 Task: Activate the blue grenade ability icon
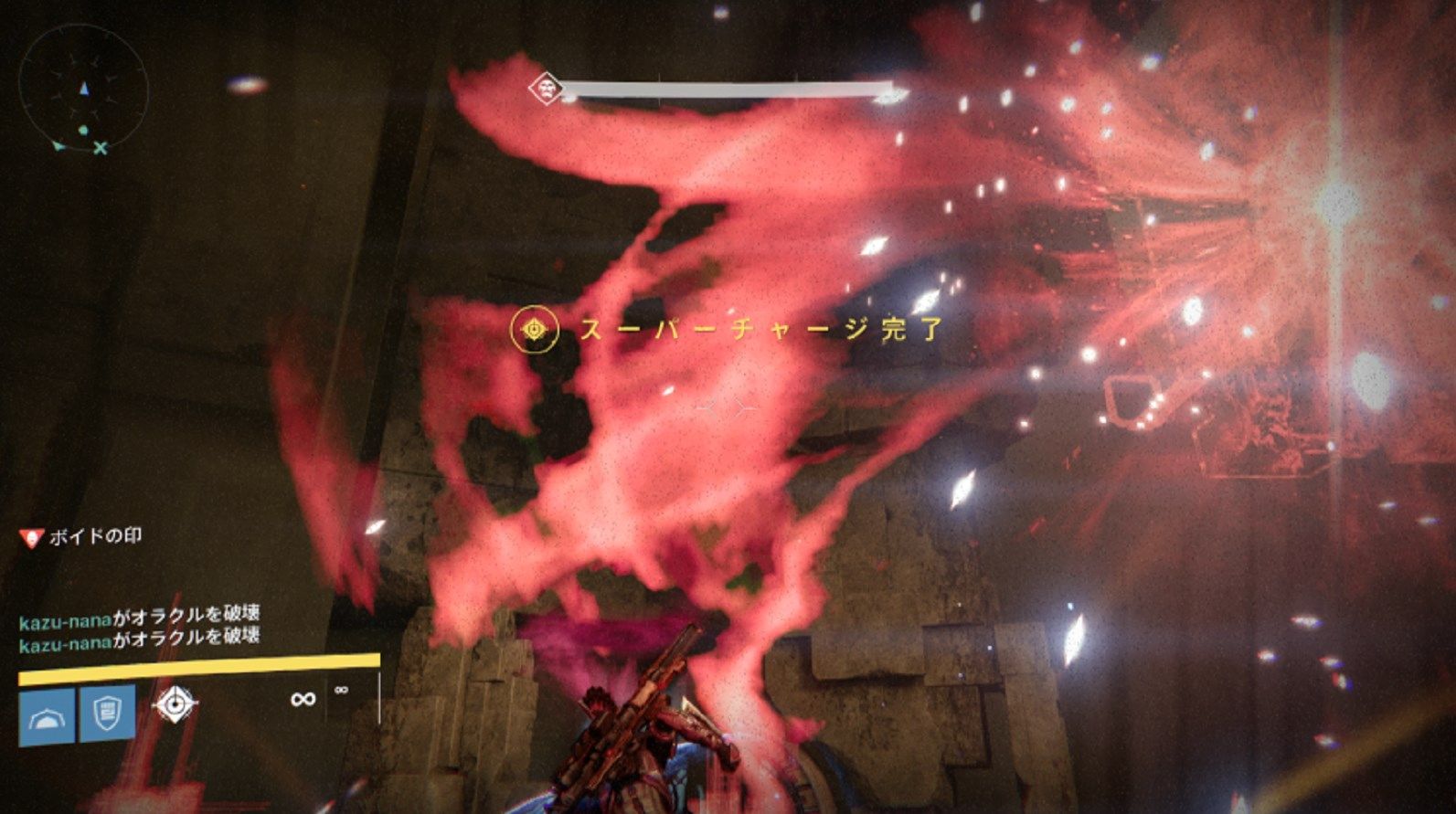pos(47,715)
